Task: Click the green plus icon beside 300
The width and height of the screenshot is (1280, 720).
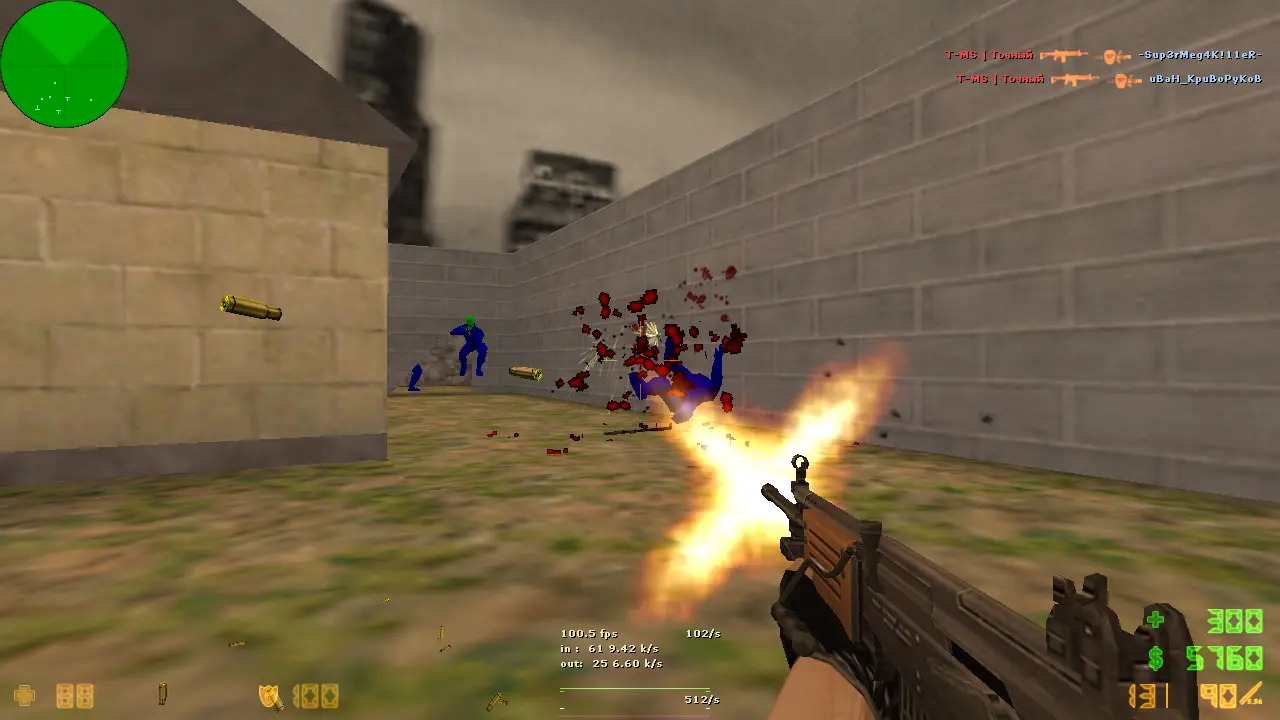Action: click(x=1156, y=620)
